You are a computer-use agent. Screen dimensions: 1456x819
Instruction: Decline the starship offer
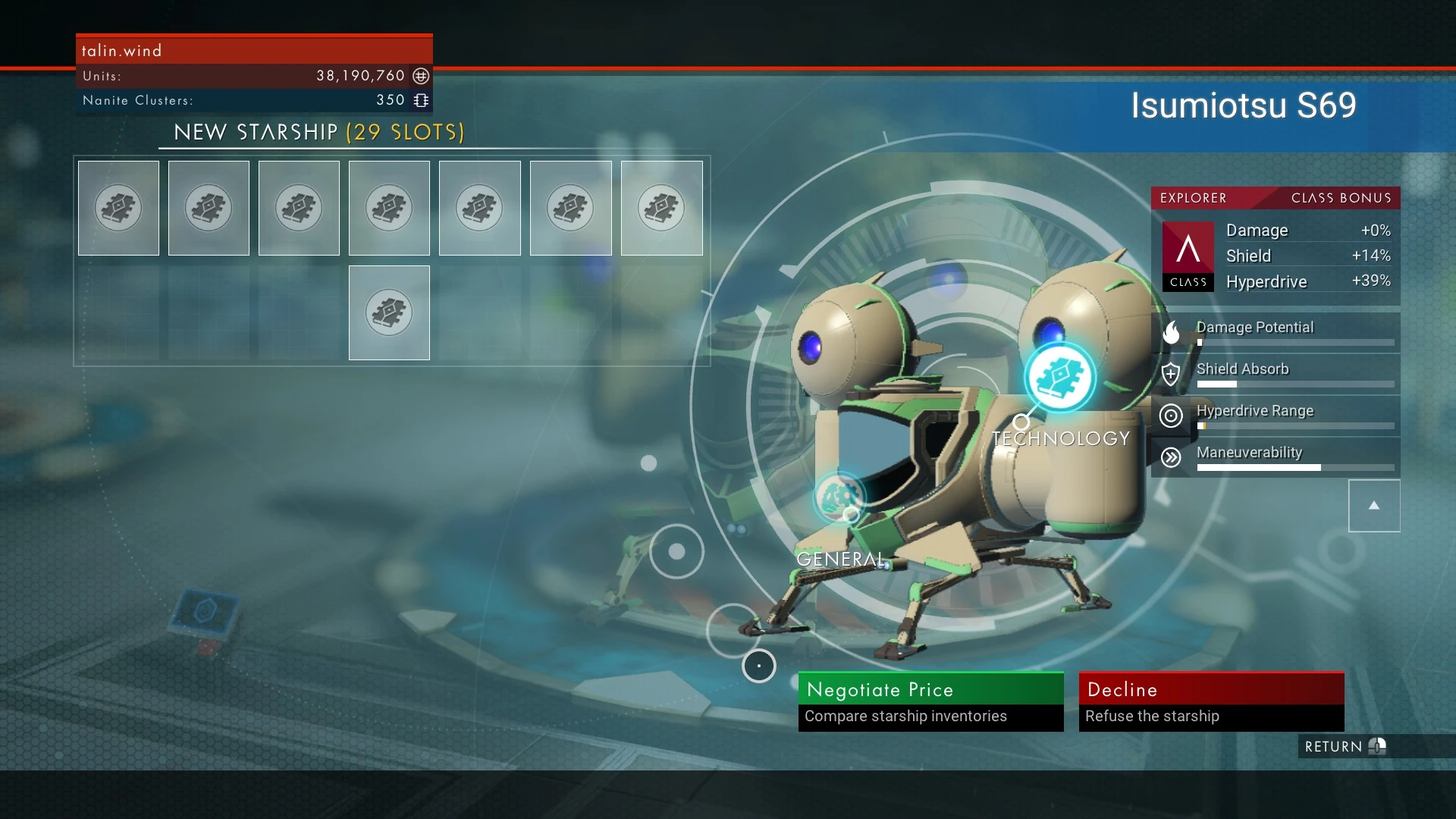click(1211, 701)
